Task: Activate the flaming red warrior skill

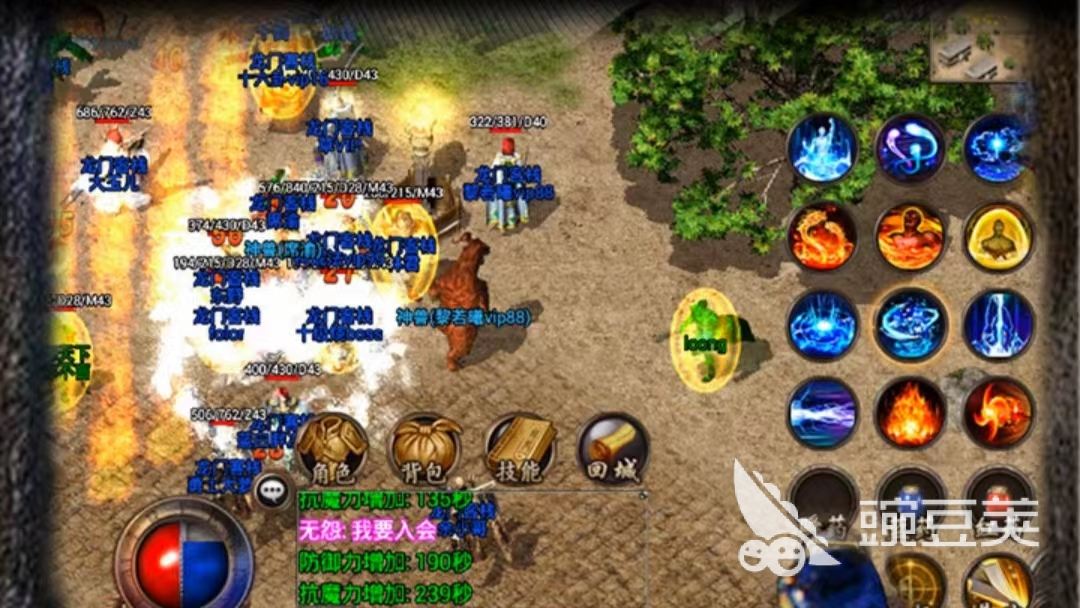Action: 911,237
